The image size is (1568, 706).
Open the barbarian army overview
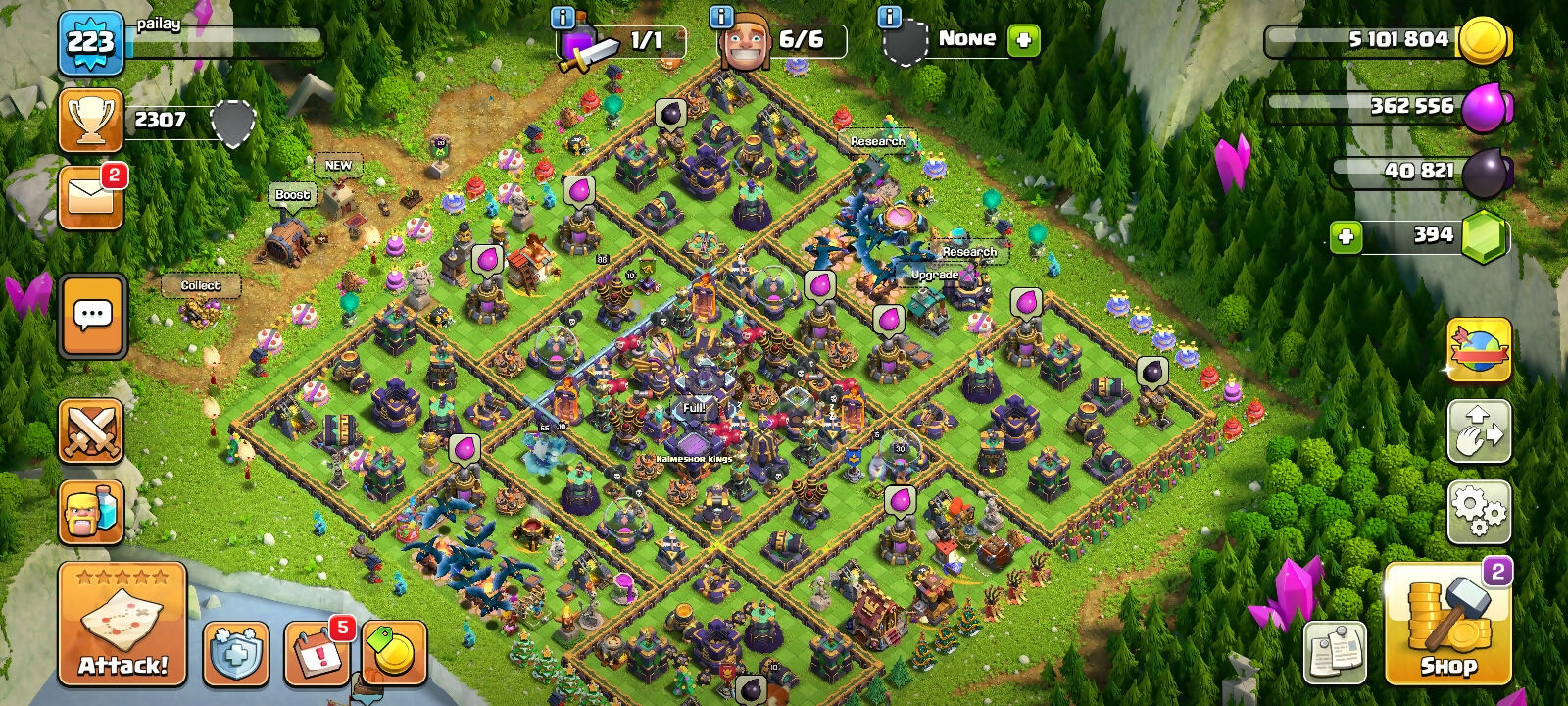(x=91, y=512)
